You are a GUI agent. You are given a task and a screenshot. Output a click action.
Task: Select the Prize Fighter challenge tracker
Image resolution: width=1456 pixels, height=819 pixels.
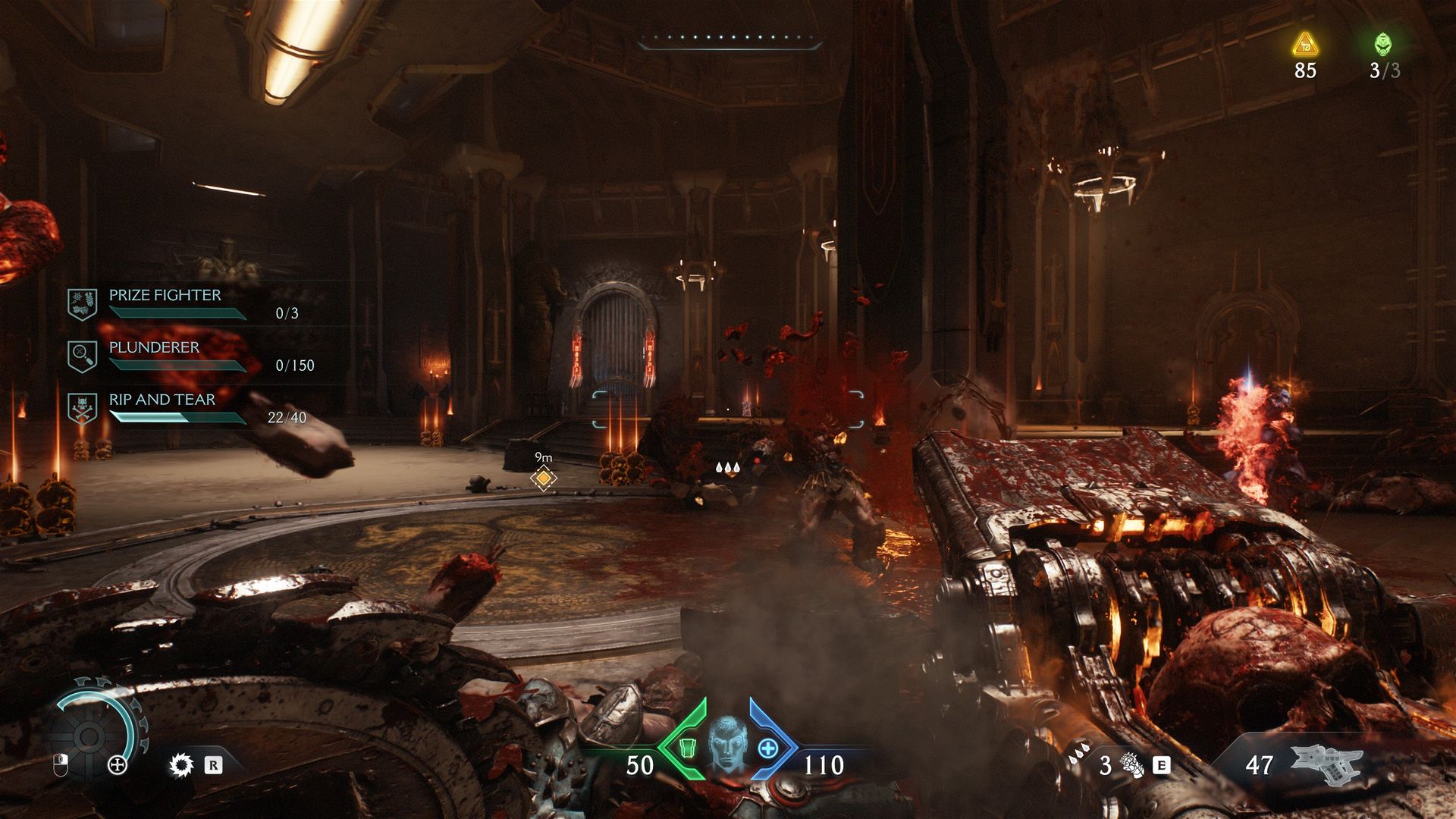click(165, 303)
